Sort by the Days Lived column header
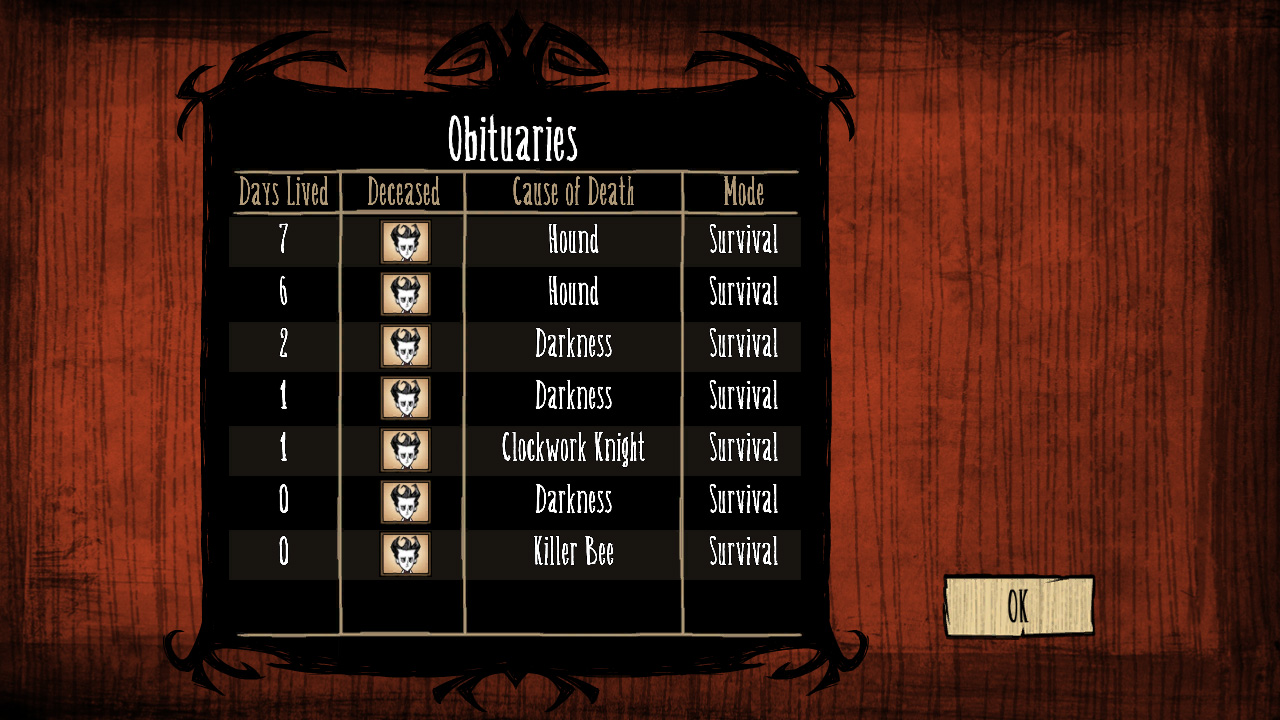 click(283, 194)
